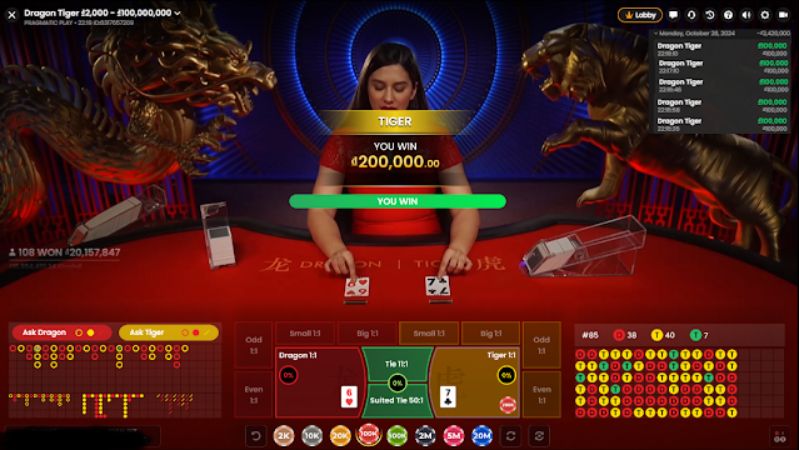Open the question mark help icon
This screenshot has height=450, width=800.
click(727, 15)
